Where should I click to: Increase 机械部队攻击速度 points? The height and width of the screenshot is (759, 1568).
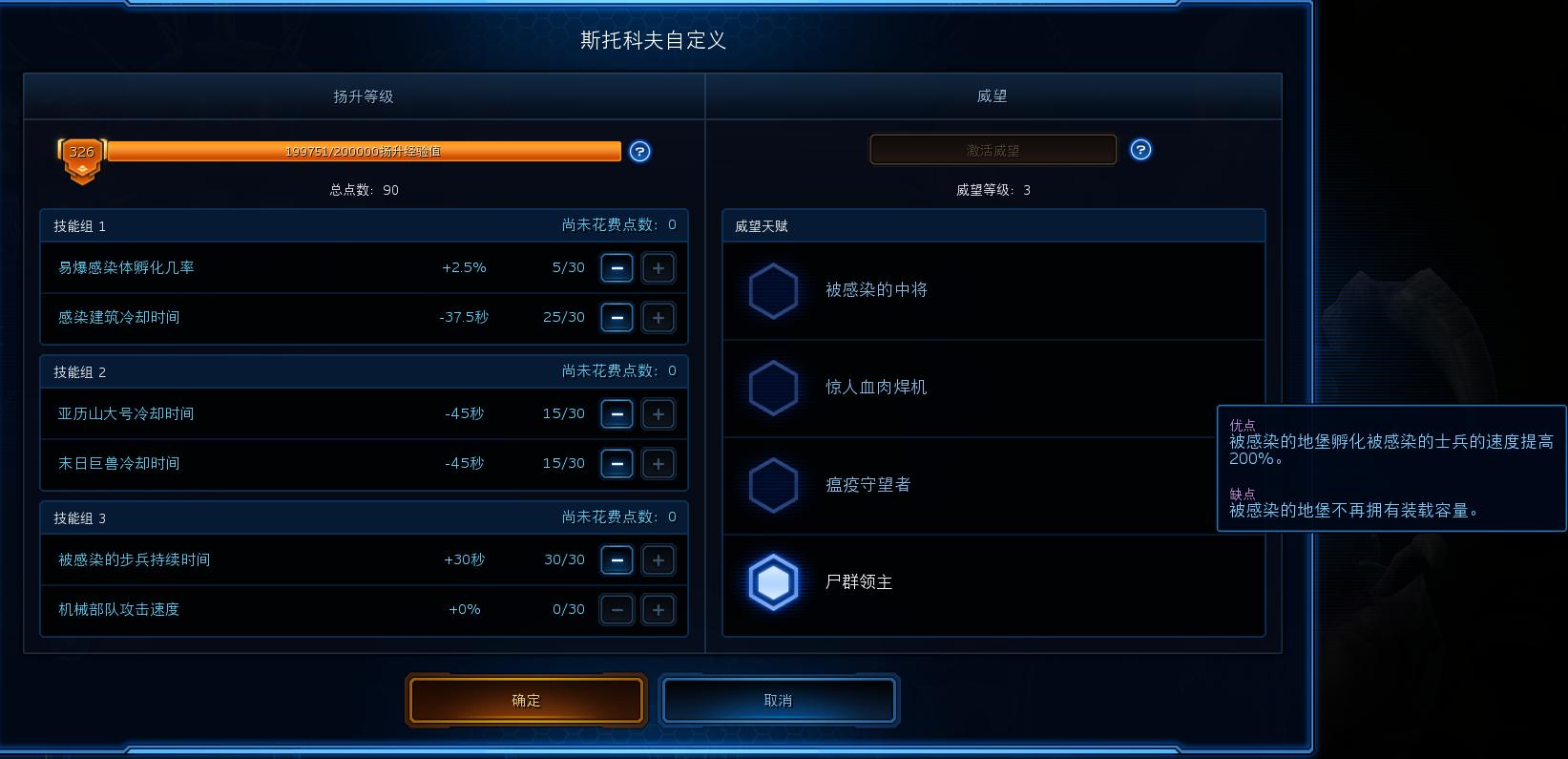click(659, 609)
